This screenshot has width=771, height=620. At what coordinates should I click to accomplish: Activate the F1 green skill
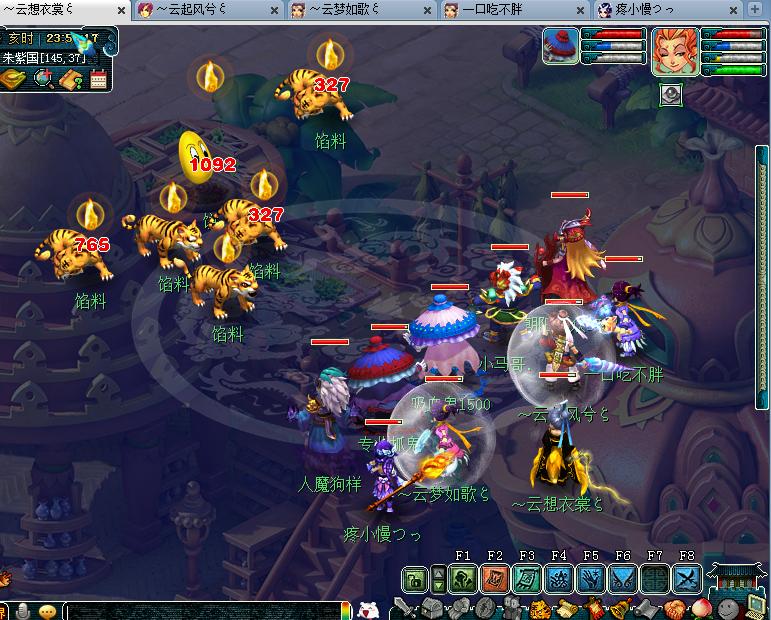tap(462, 578)
